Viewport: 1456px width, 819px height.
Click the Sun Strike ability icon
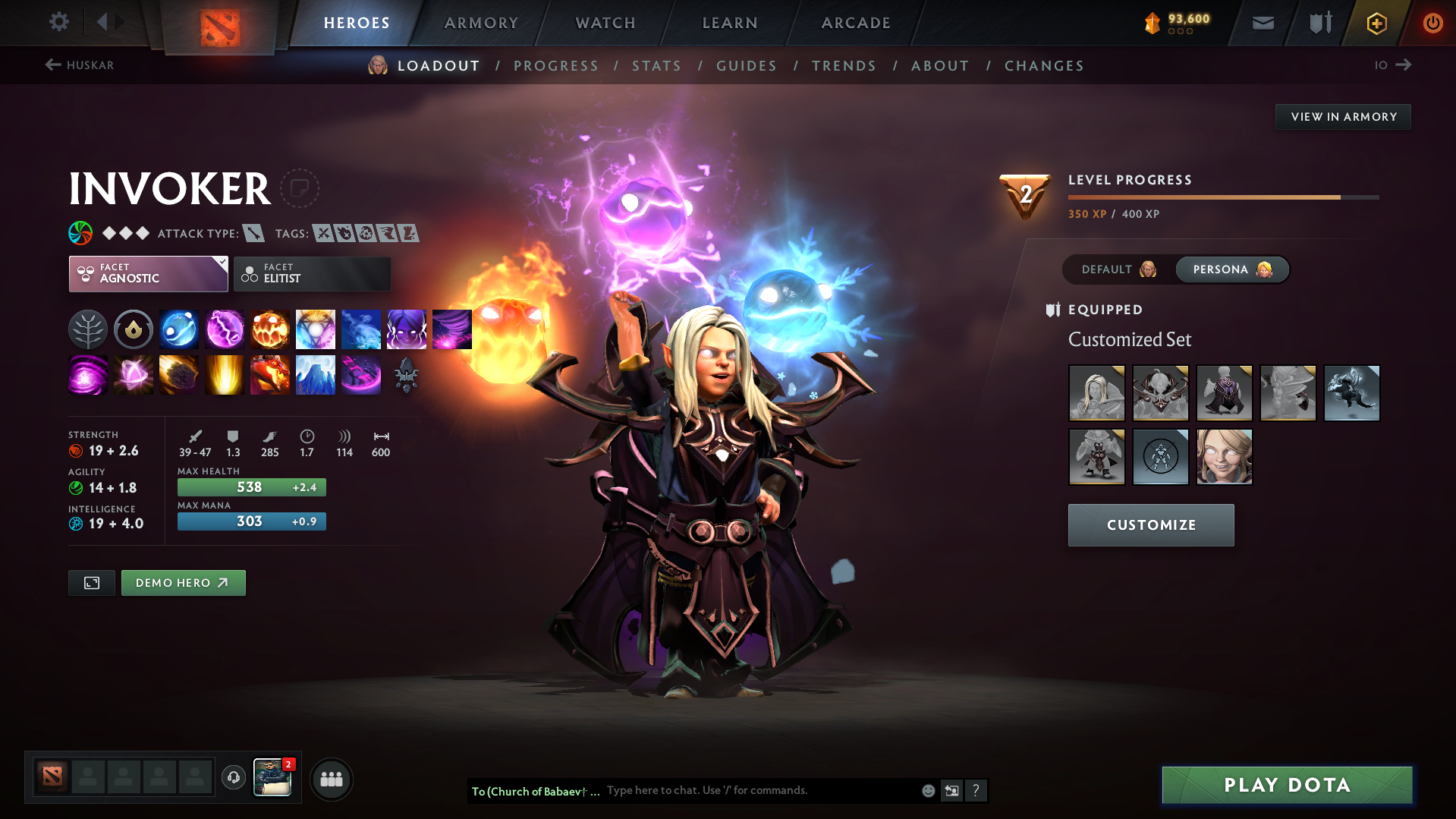pos(225,374)
